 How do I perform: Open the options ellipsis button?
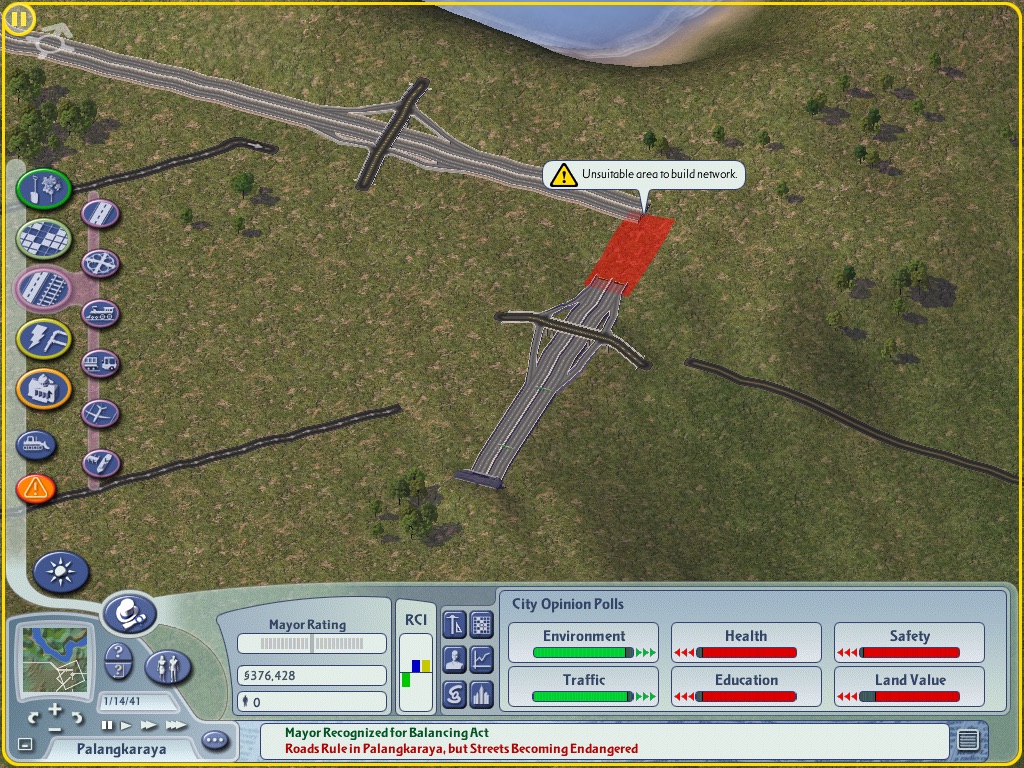[x=215, y=741]
